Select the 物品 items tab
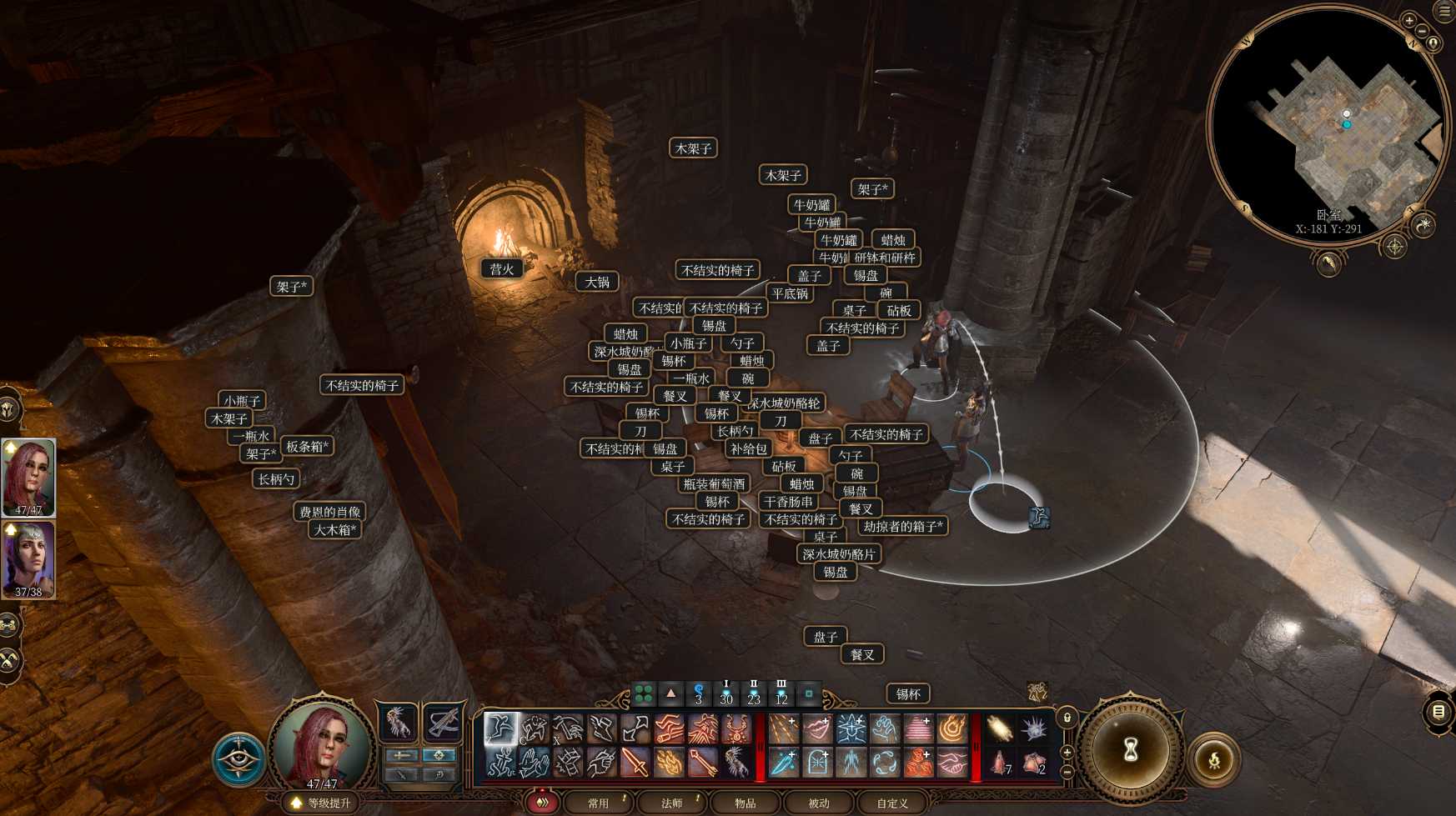Viewport: 1456px width, 816px height. coord(745,803)
